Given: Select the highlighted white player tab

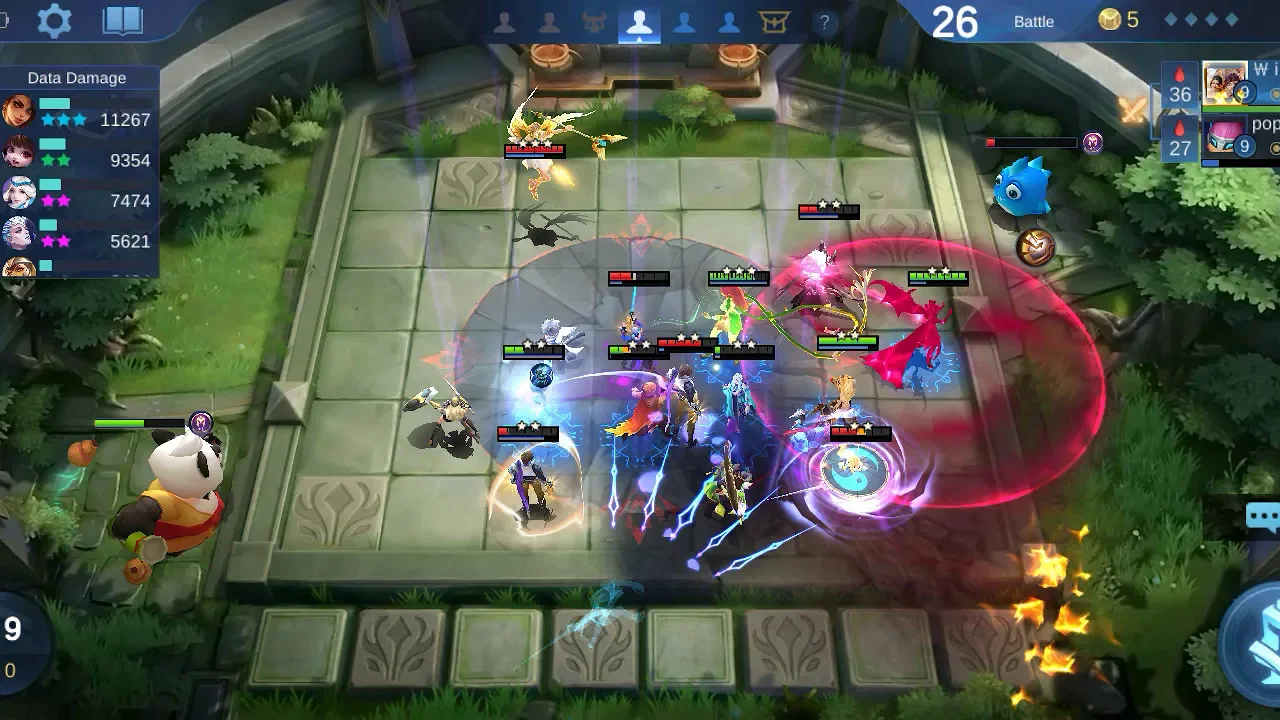Looking at the screenshot, I should [x=639, y=23].
